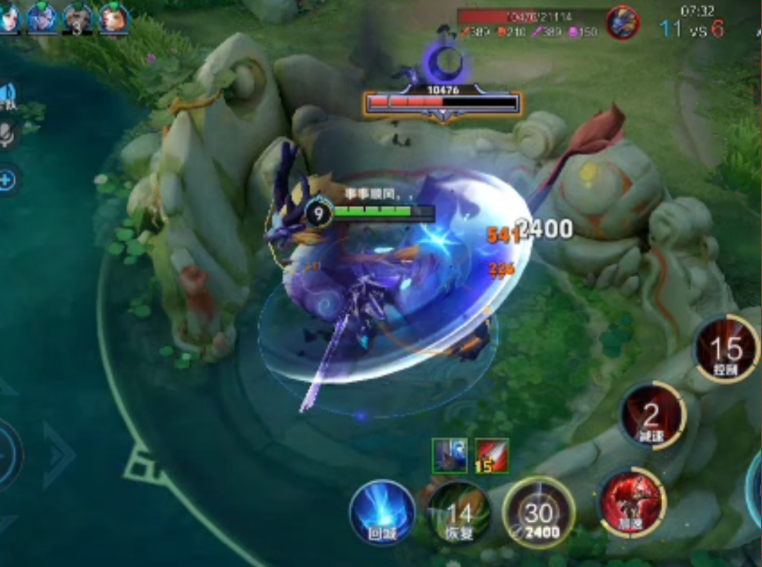Use the Restore (恢复) heal skill
Screen dimensions: 762x567
(x=459, y=513)
